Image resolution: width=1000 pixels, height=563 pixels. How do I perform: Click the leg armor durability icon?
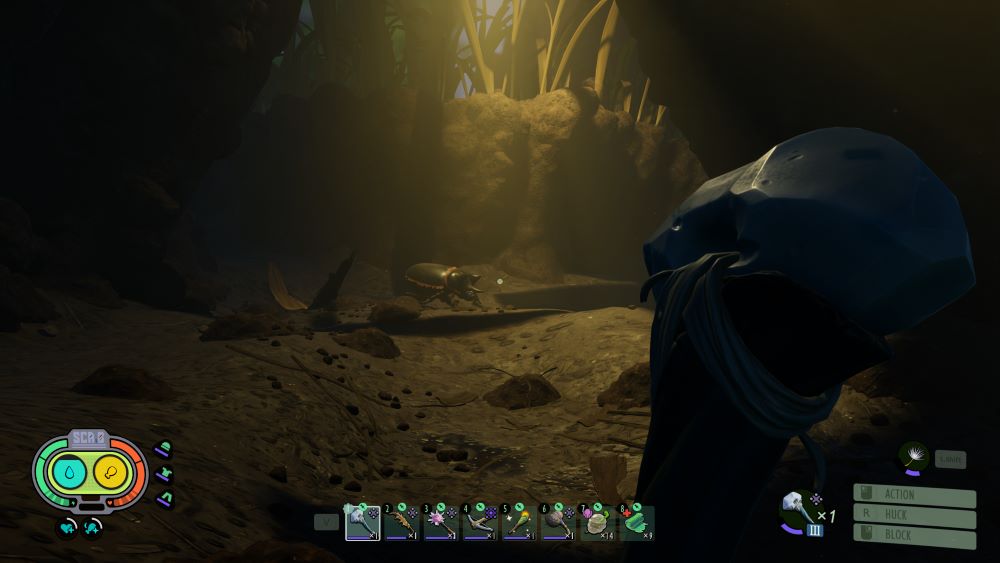coord(163,497)
